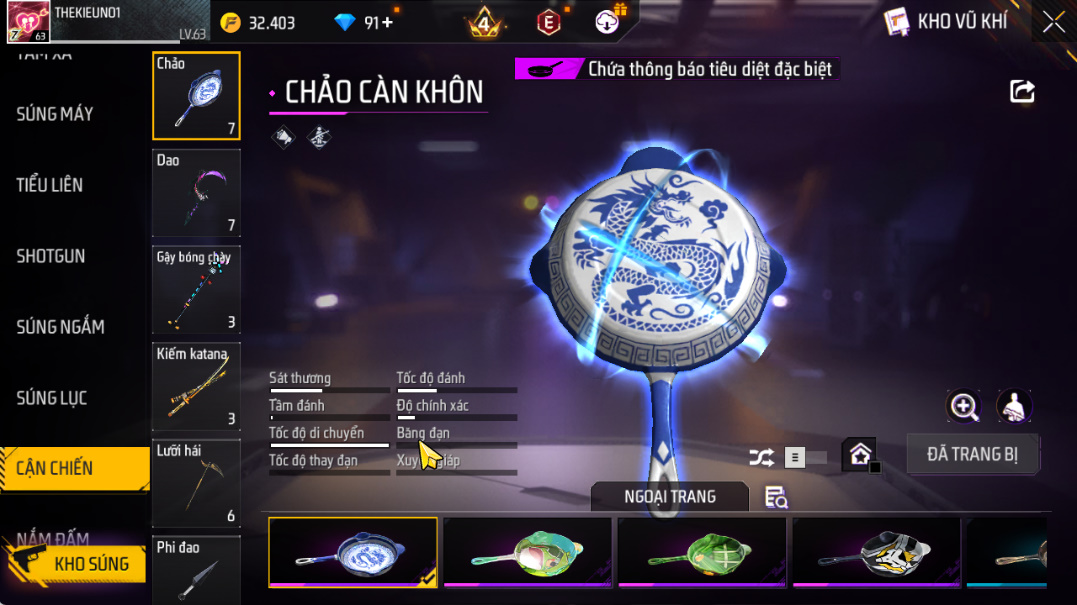Toggle the shuffle skins icon
This screenshot has height=605, width=1077.
click(761, 458)
